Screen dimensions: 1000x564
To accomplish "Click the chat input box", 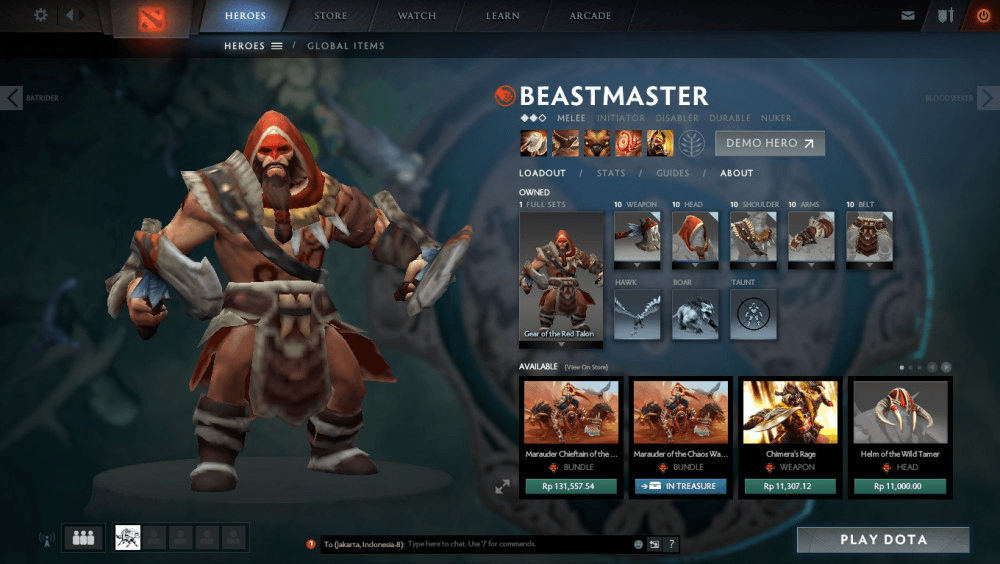I will [x=515, y=544].
